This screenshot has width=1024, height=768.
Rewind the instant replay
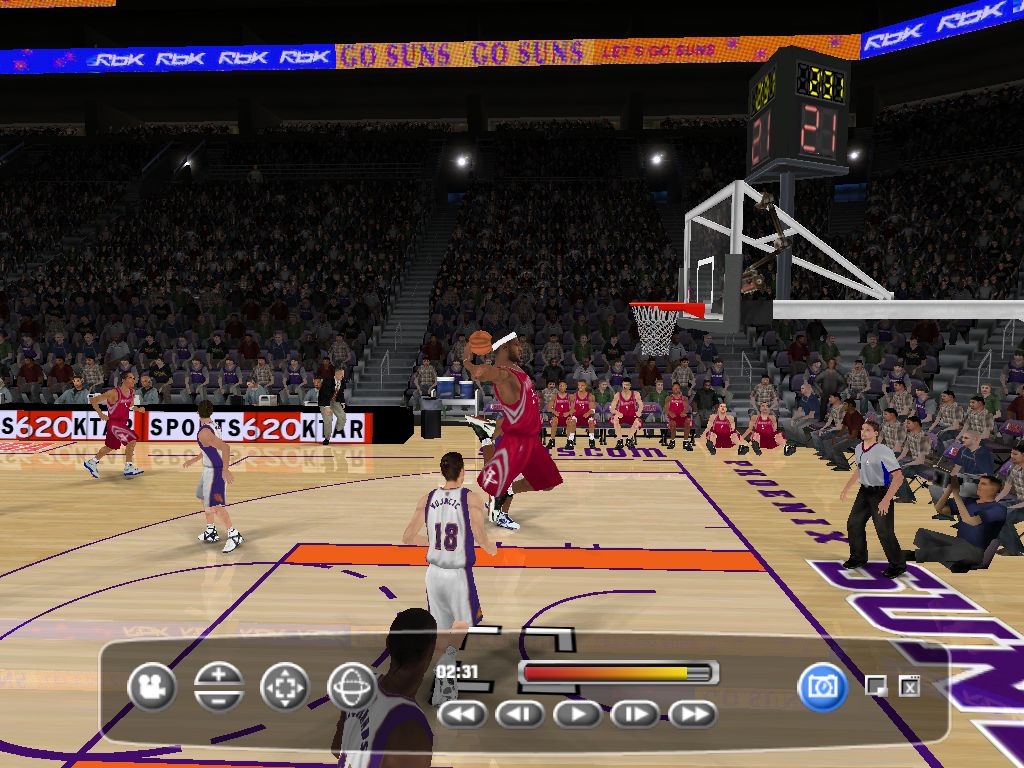pyautogui.click(x=462, y=714)
